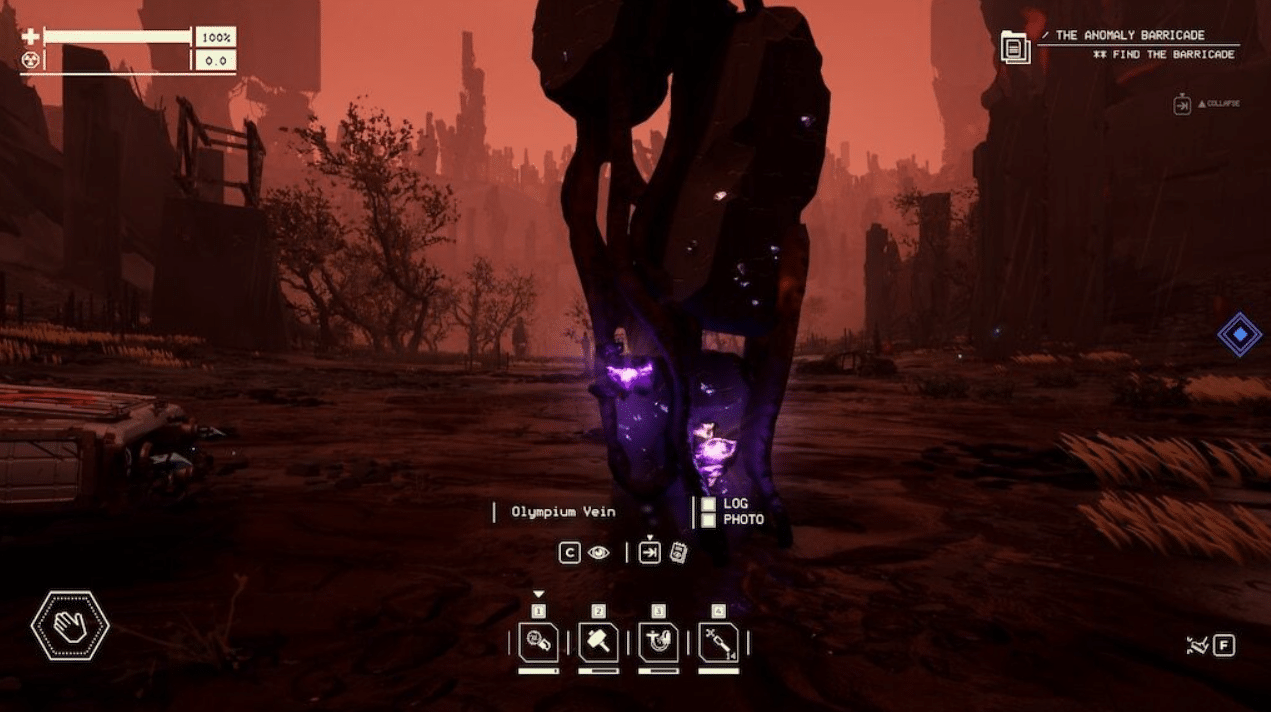1271x712 pixels.
Task: Open the logbook icon below Olympium Vein
Action: 679,552
